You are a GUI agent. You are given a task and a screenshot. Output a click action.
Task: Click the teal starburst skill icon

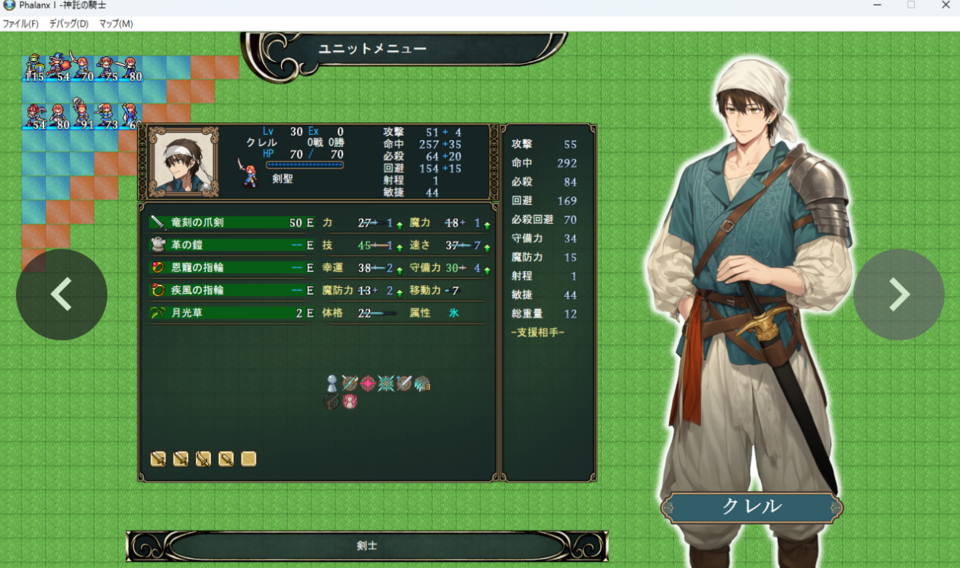386,383
